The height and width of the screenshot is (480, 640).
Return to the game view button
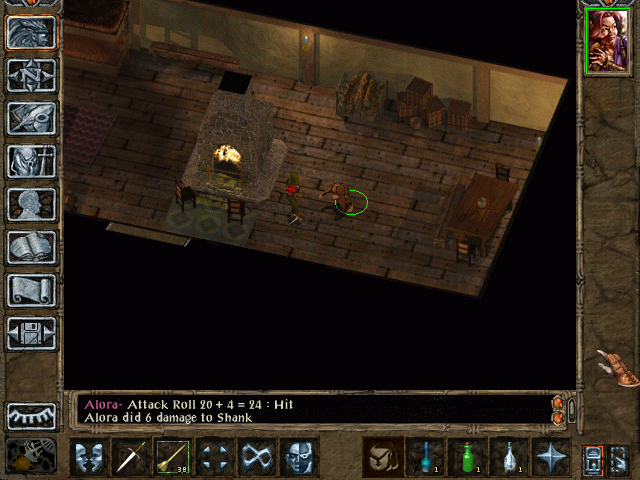(x=32, y=32)
